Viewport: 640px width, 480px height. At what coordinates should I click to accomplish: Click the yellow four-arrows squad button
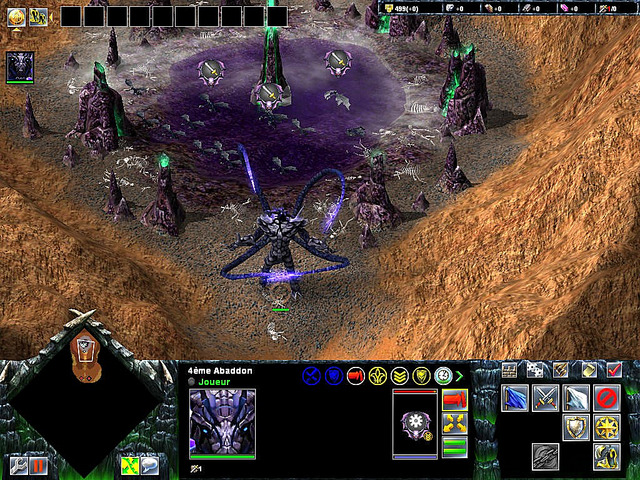454,423
